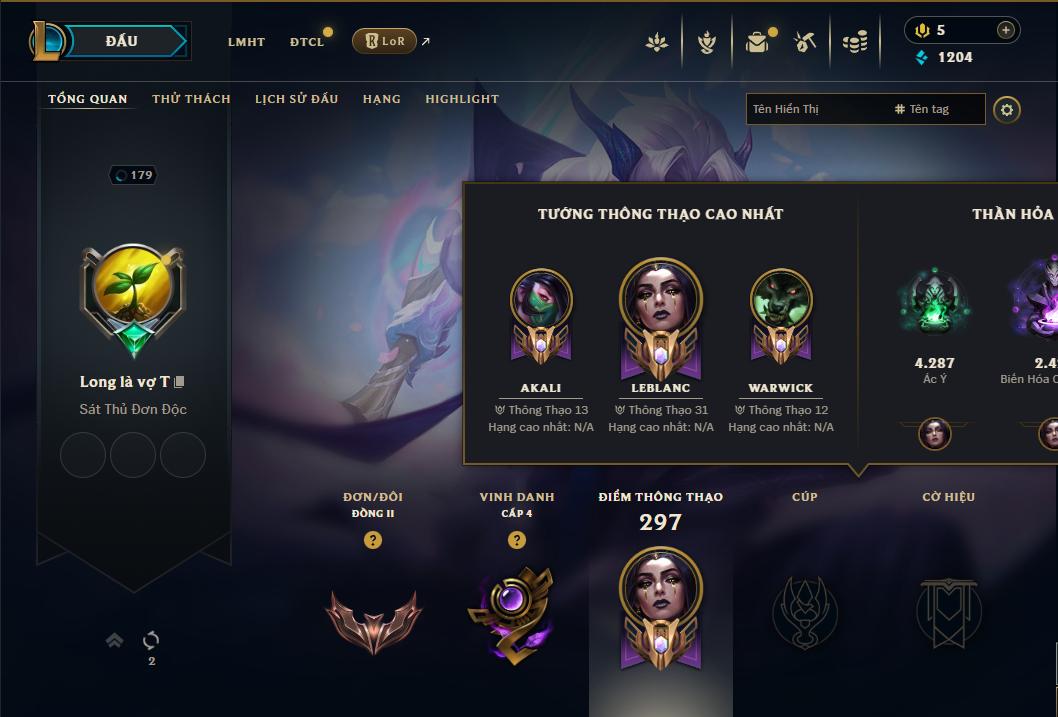
Task: Open the LMHT game tab
Action: coord(246,42)
